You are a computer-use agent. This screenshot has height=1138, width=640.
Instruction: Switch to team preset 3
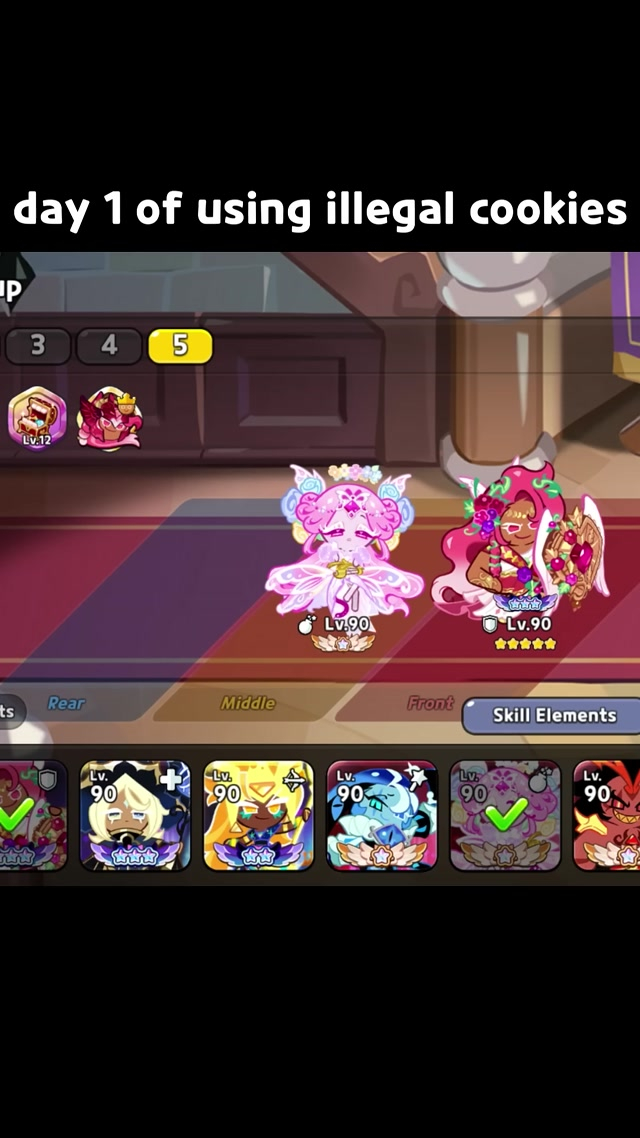[x=38, y=346]
